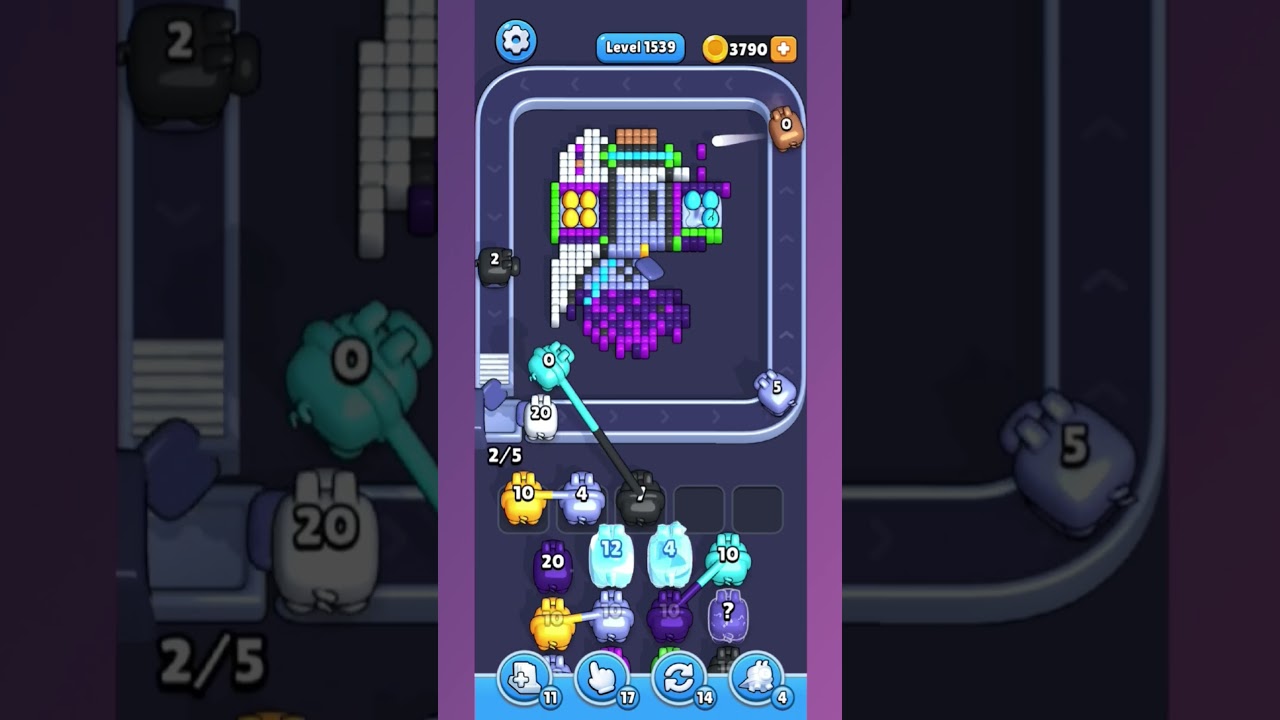
Task: Open the settings gear
Action: pyautogui.click(x=516, y=42)
